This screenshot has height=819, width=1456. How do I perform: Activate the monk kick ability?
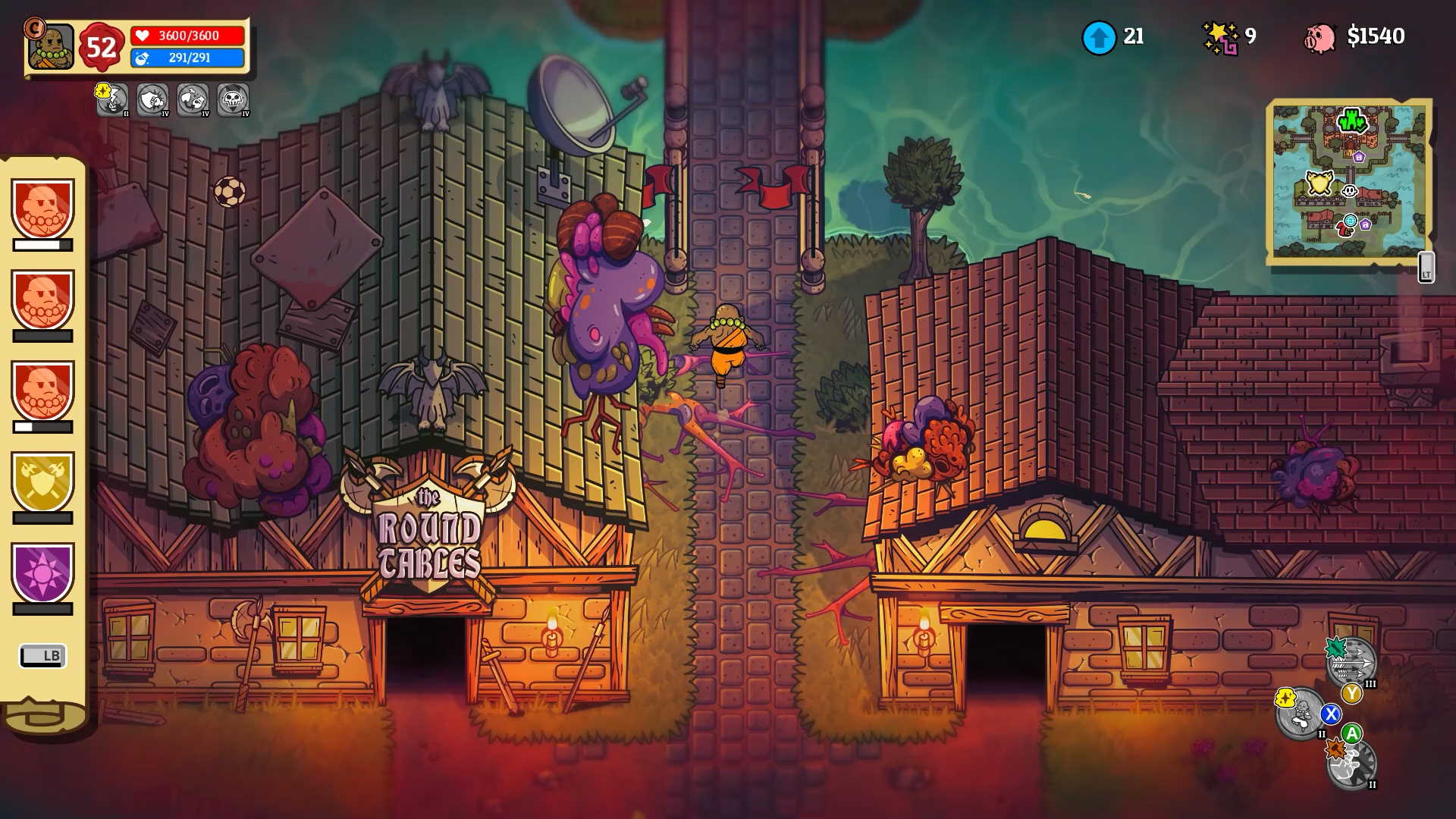coord(1301,713)
